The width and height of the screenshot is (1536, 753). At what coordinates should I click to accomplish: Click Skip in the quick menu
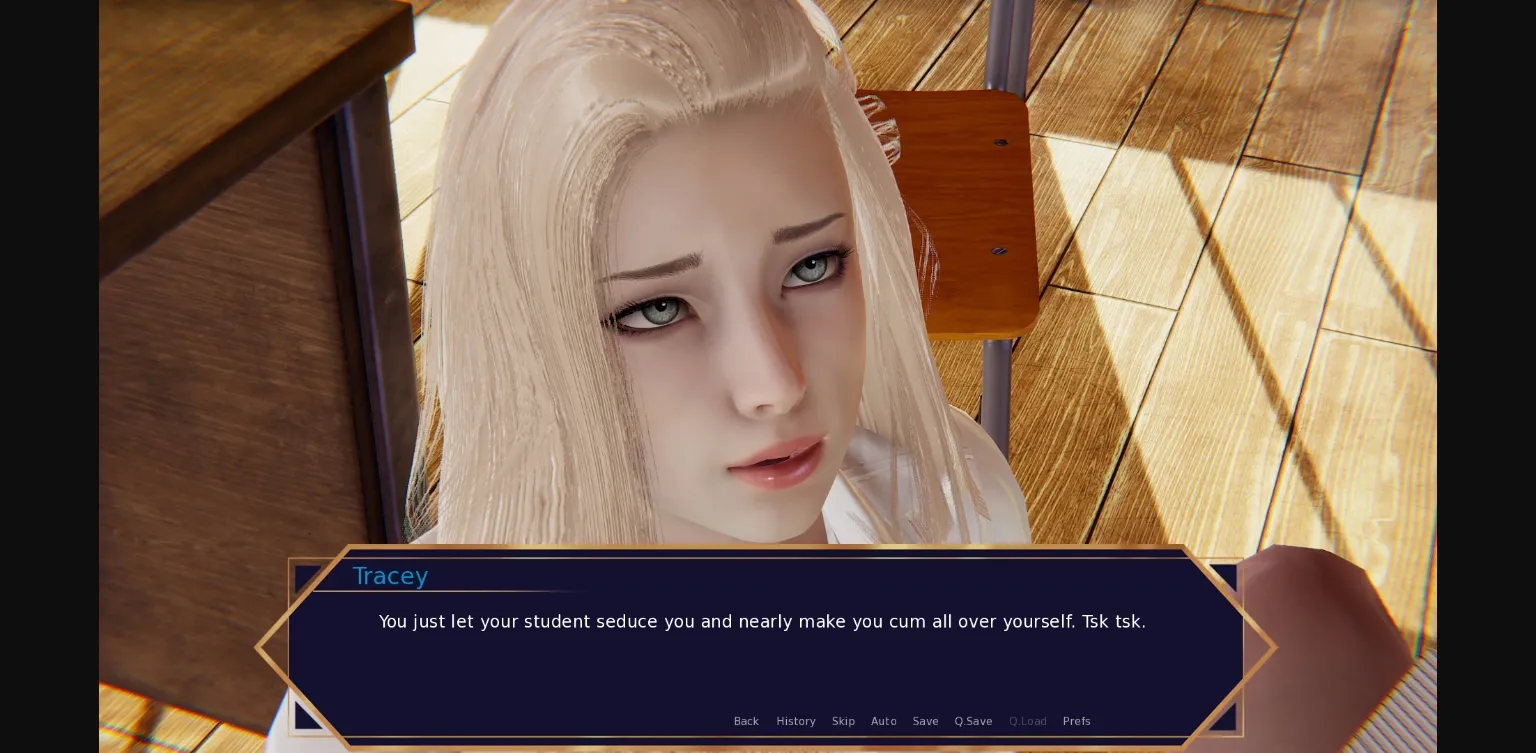tap(843, 721)
